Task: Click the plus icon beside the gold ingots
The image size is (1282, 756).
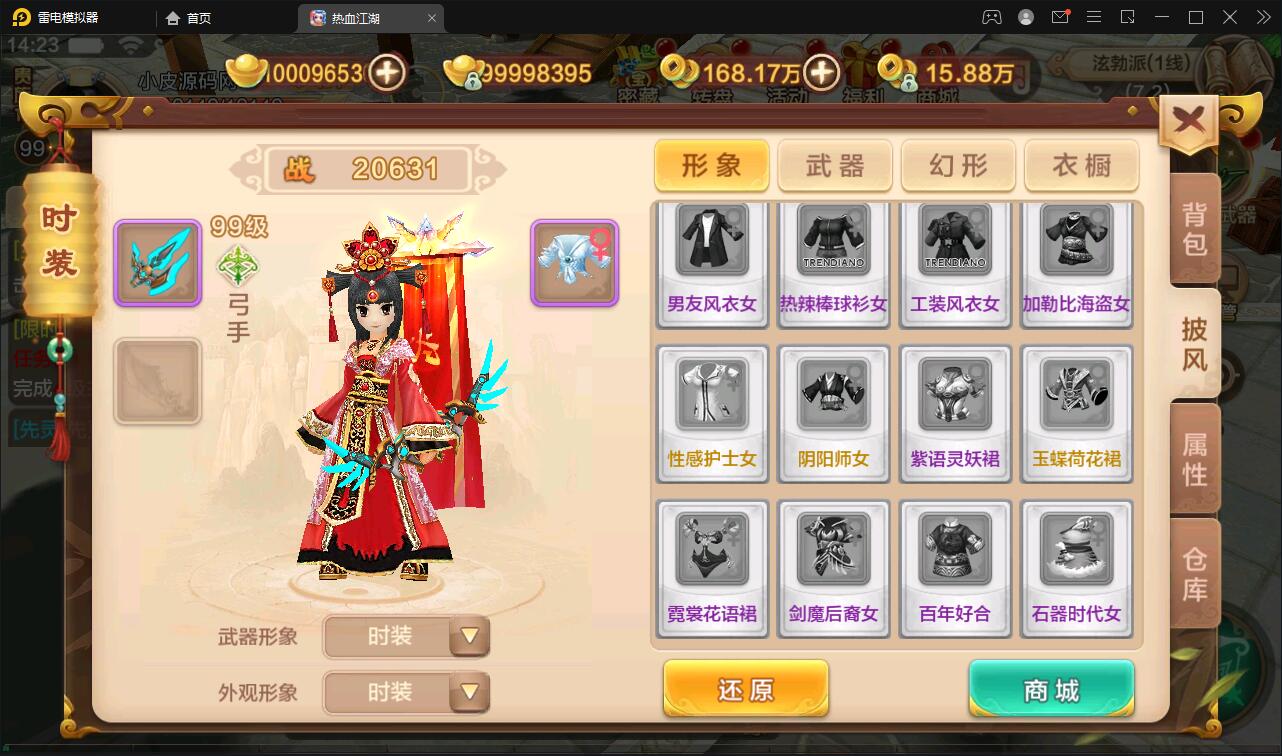Action: point(388,73)
